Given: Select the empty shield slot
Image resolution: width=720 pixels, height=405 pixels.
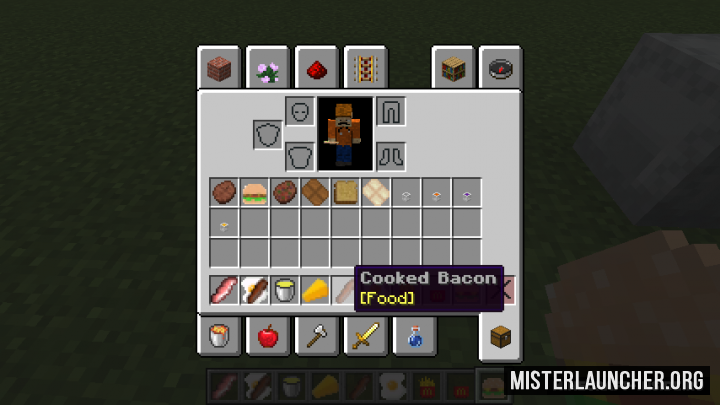Looking at the screenshot, I should point(268,134).
